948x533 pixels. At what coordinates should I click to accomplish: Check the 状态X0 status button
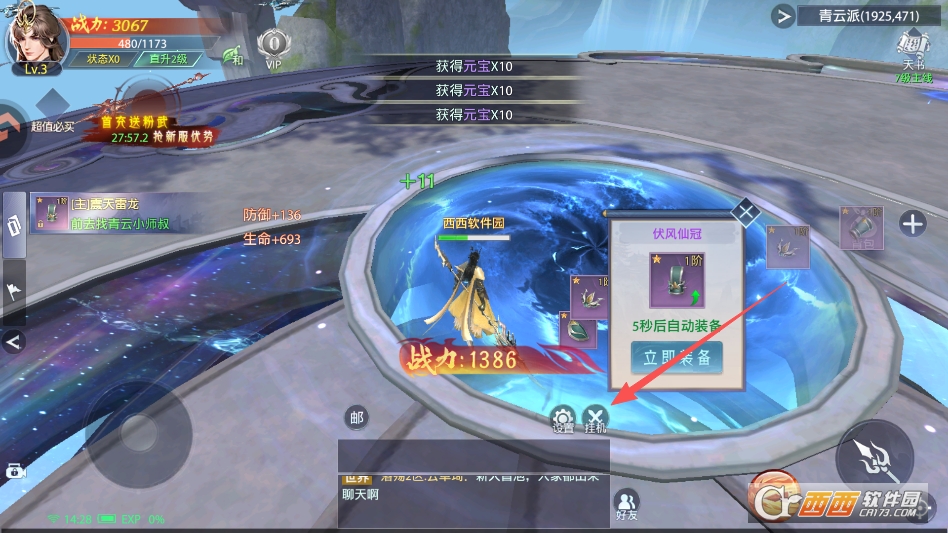(x=102, y=59)
